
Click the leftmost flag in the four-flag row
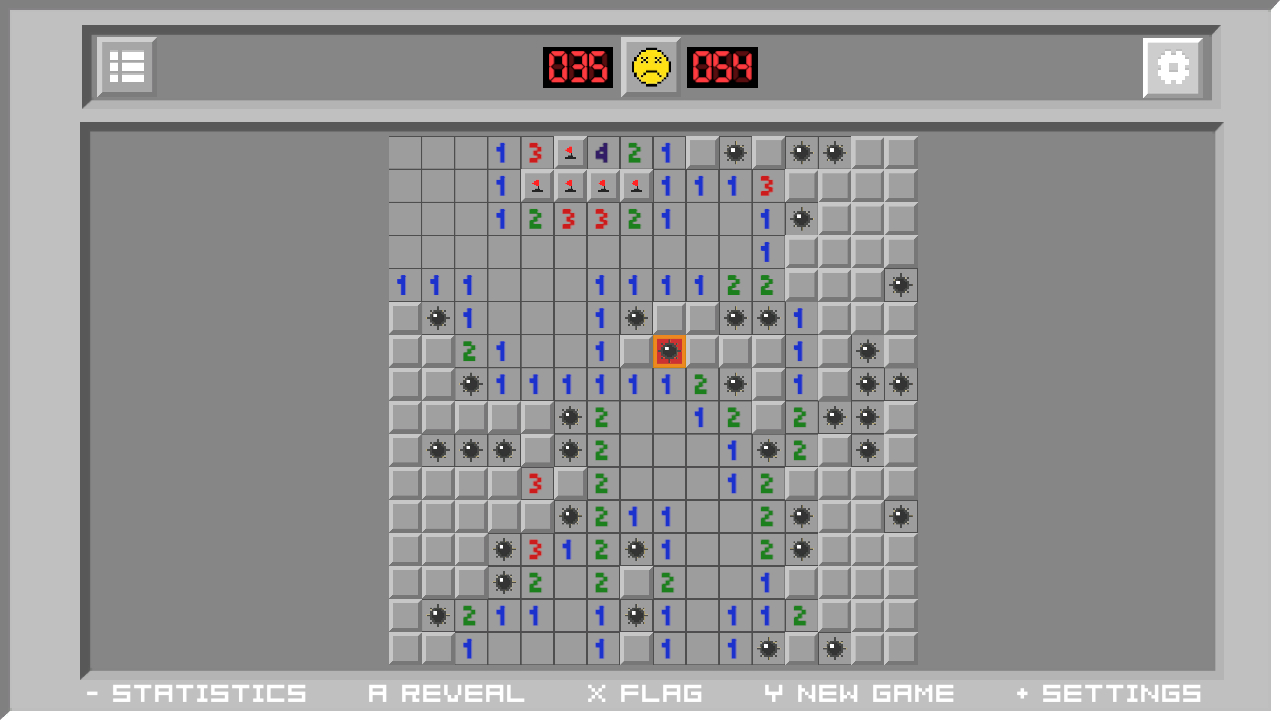537,185
